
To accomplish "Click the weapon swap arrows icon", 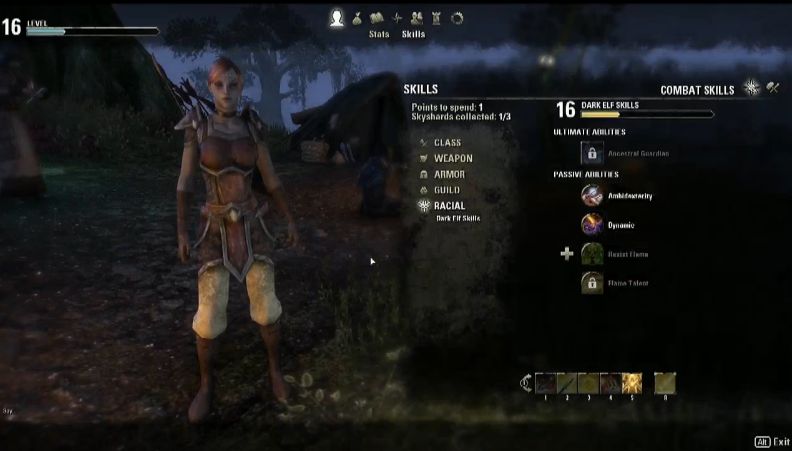I will [526, 382].
